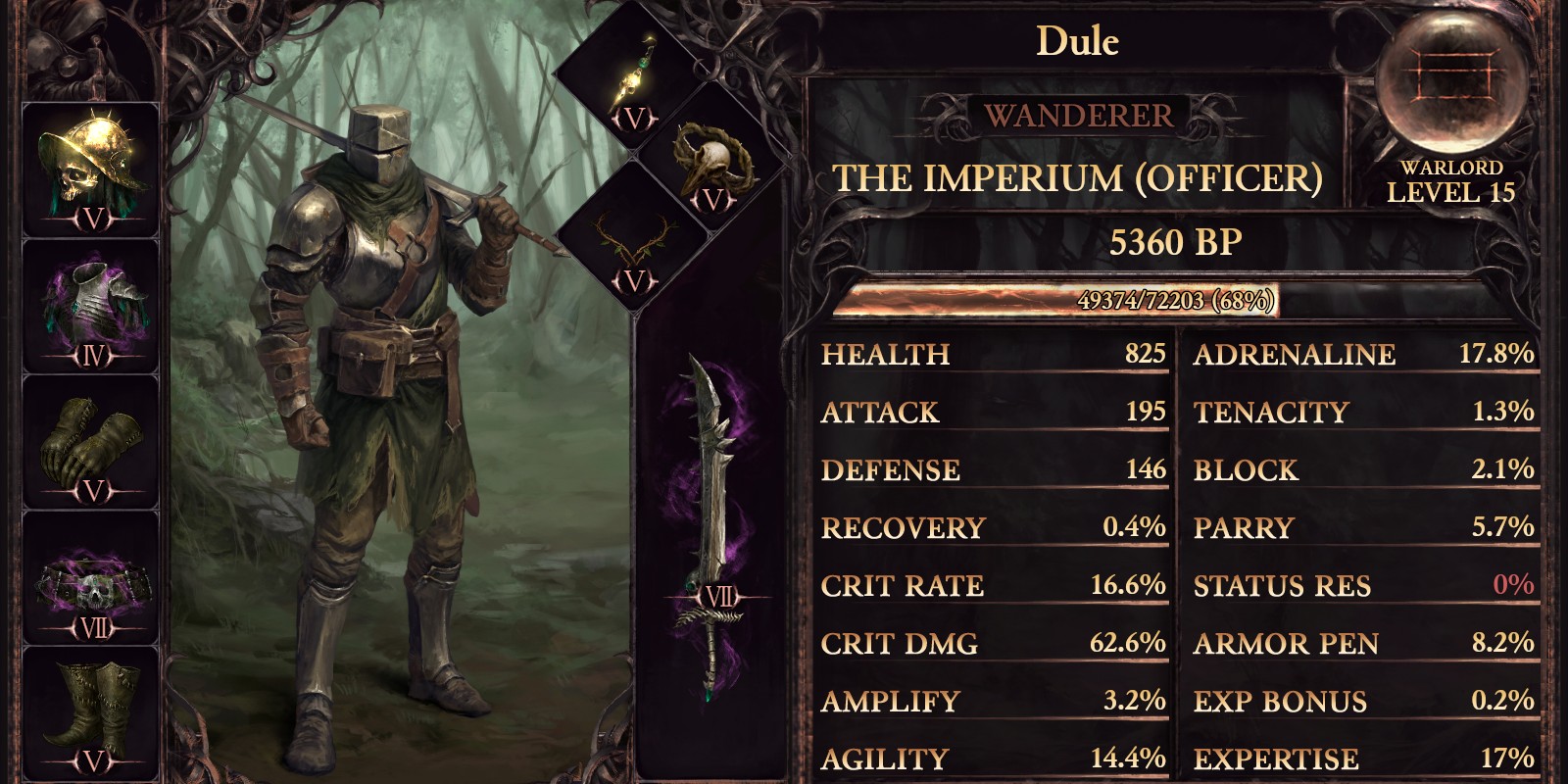Screen dimensions: 1568x784
Task: Toggle the WANDERER title display
Action: (x=1076, y=115)
